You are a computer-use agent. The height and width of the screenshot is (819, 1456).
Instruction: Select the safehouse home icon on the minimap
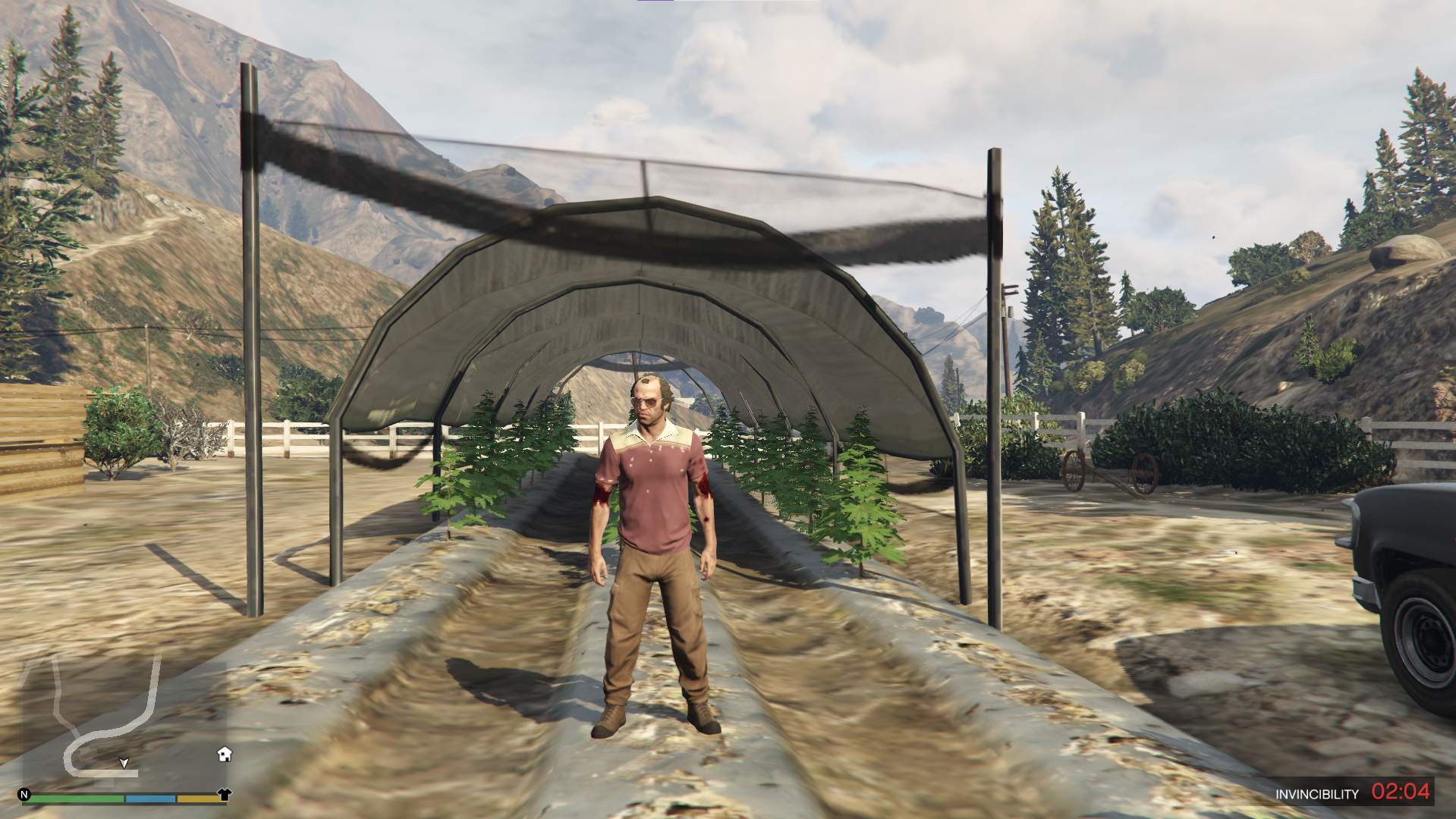click(x=223, y=755)
